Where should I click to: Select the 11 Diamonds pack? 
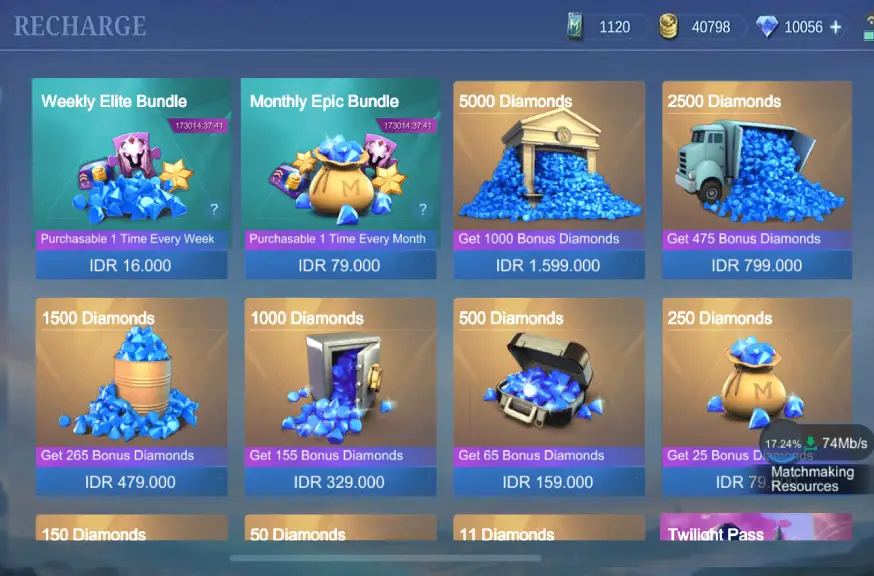(x=548, y=530)
